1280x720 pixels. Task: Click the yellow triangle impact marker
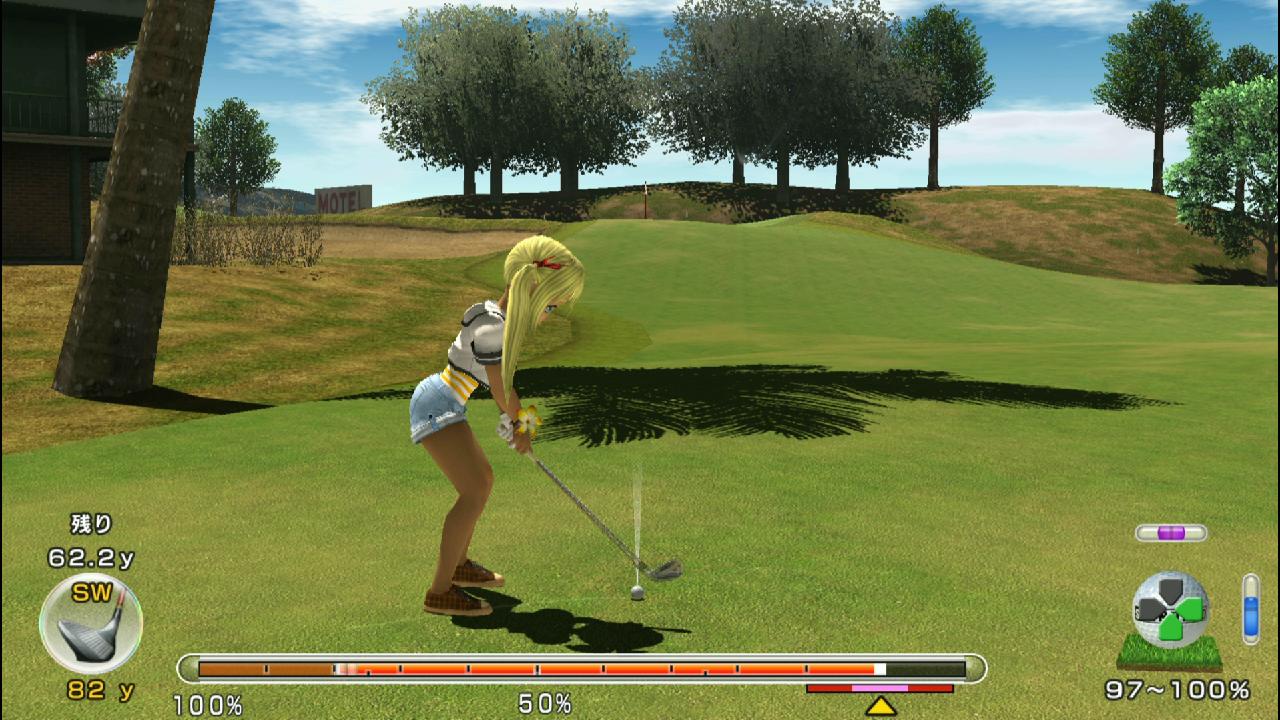click(x=880, y=706)
